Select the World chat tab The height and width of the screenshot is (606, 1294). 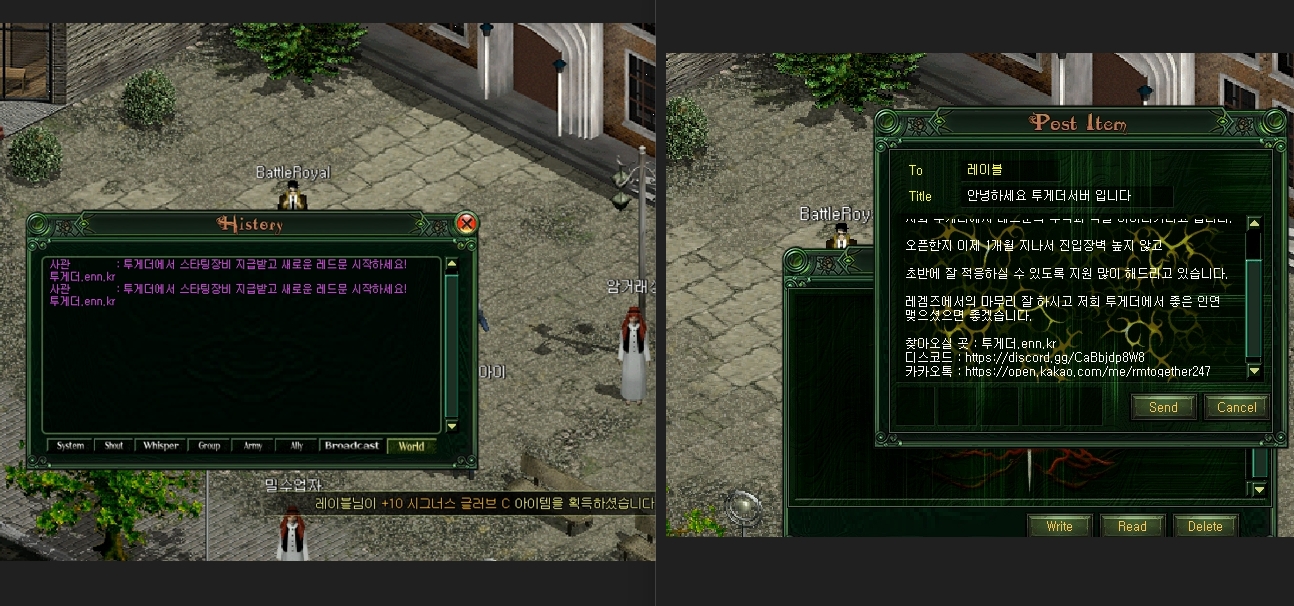411,446
